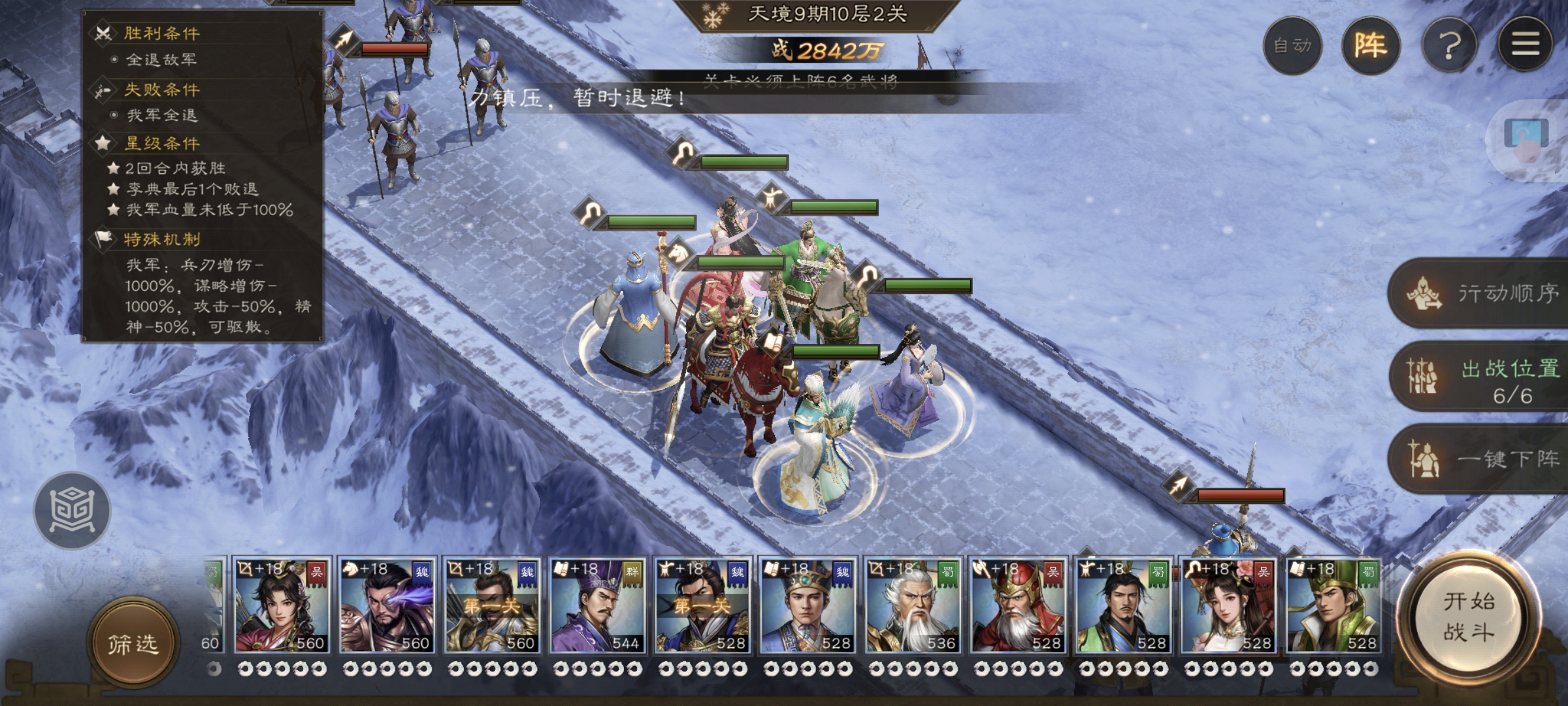
Task: Expand the 特殊机制 special mechanics section
Action: [x=162, y=239]
